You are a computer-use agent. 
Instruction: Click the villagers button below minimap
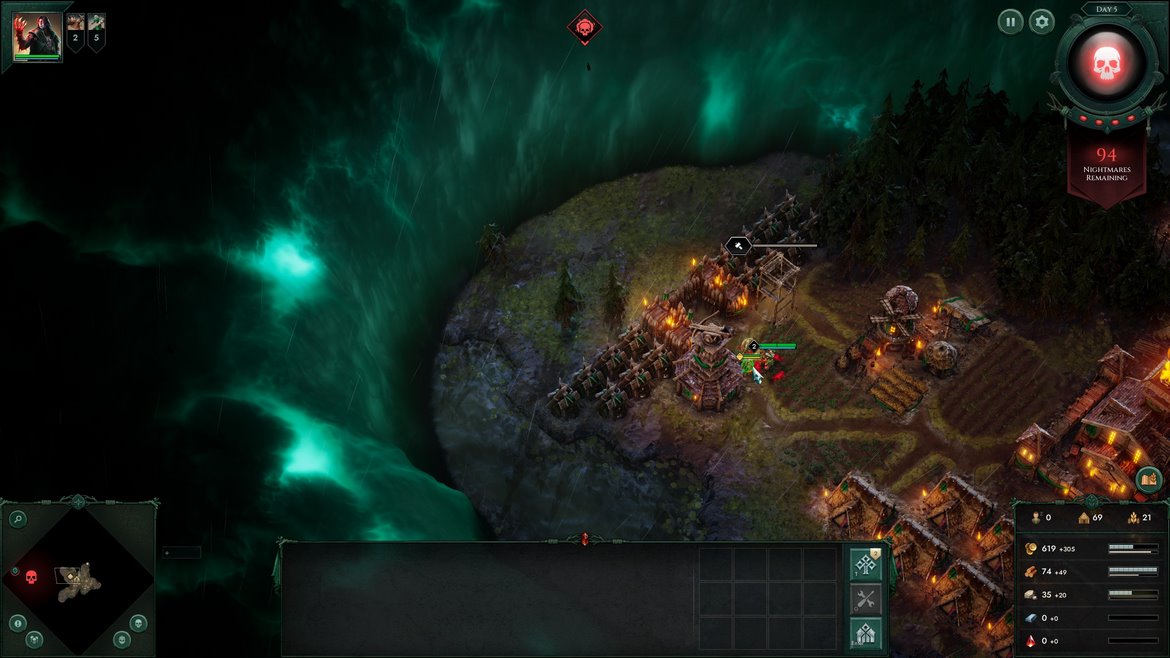tap(34, 639)
